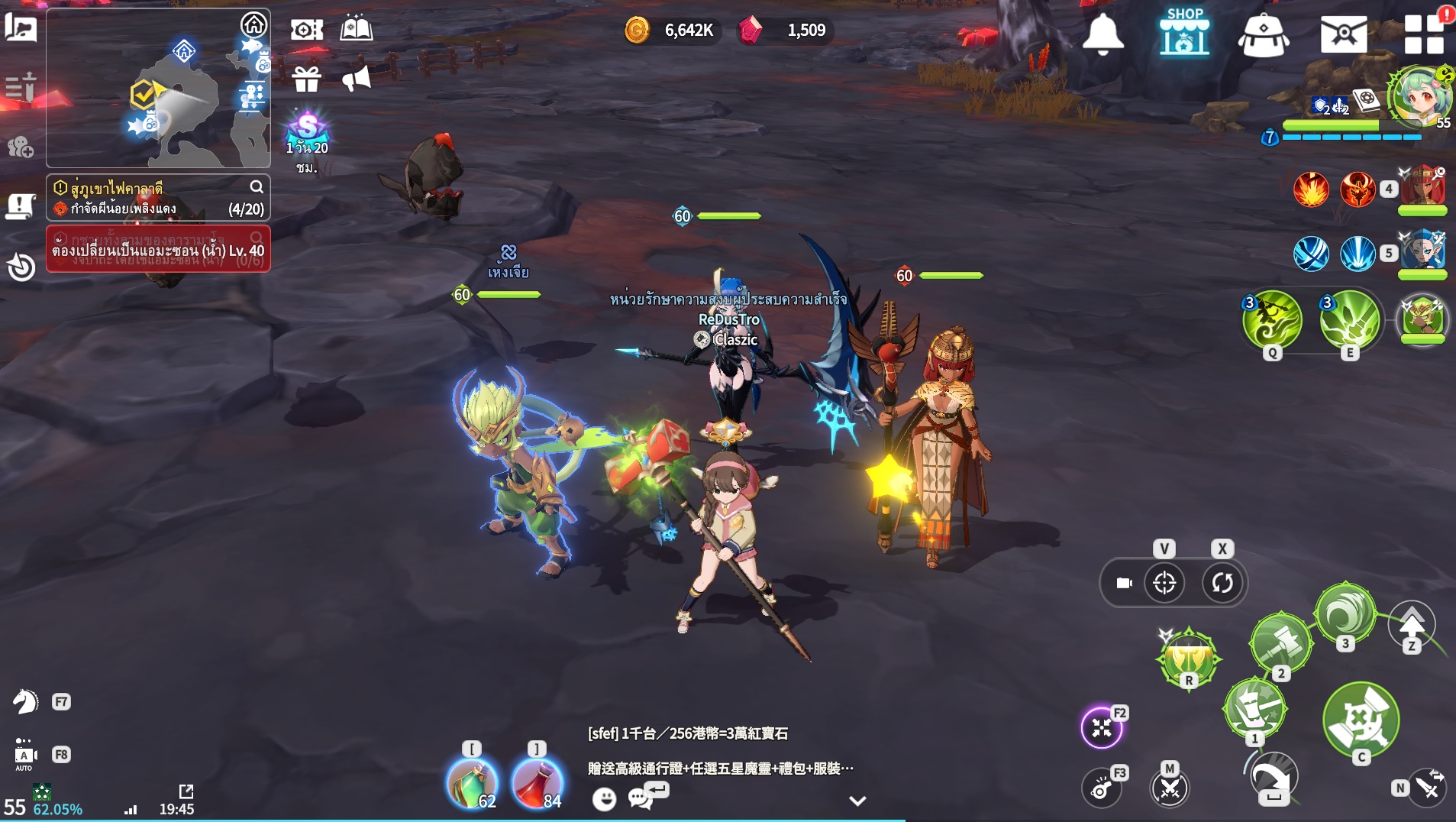1456x822 pixels.
Task: Click the minimap
Action: click(158, 88)
